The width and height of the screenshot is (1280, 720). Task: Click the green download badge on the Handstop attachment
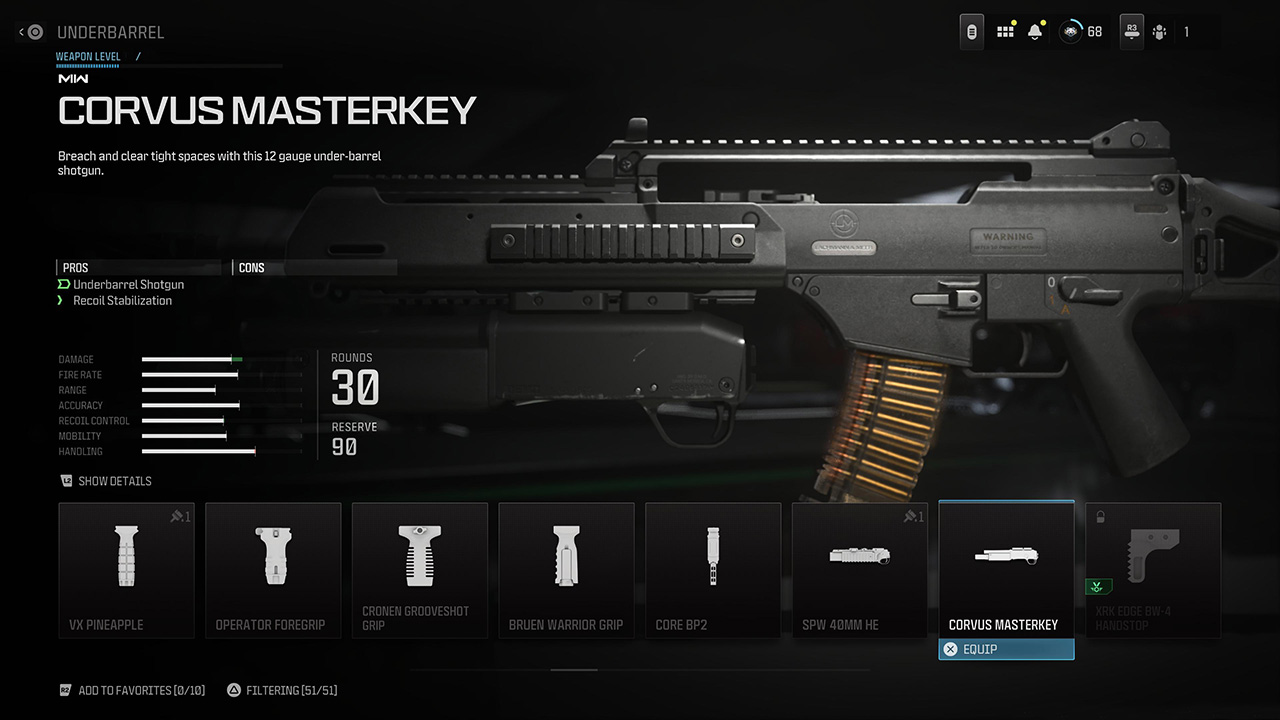point(1096,588)
